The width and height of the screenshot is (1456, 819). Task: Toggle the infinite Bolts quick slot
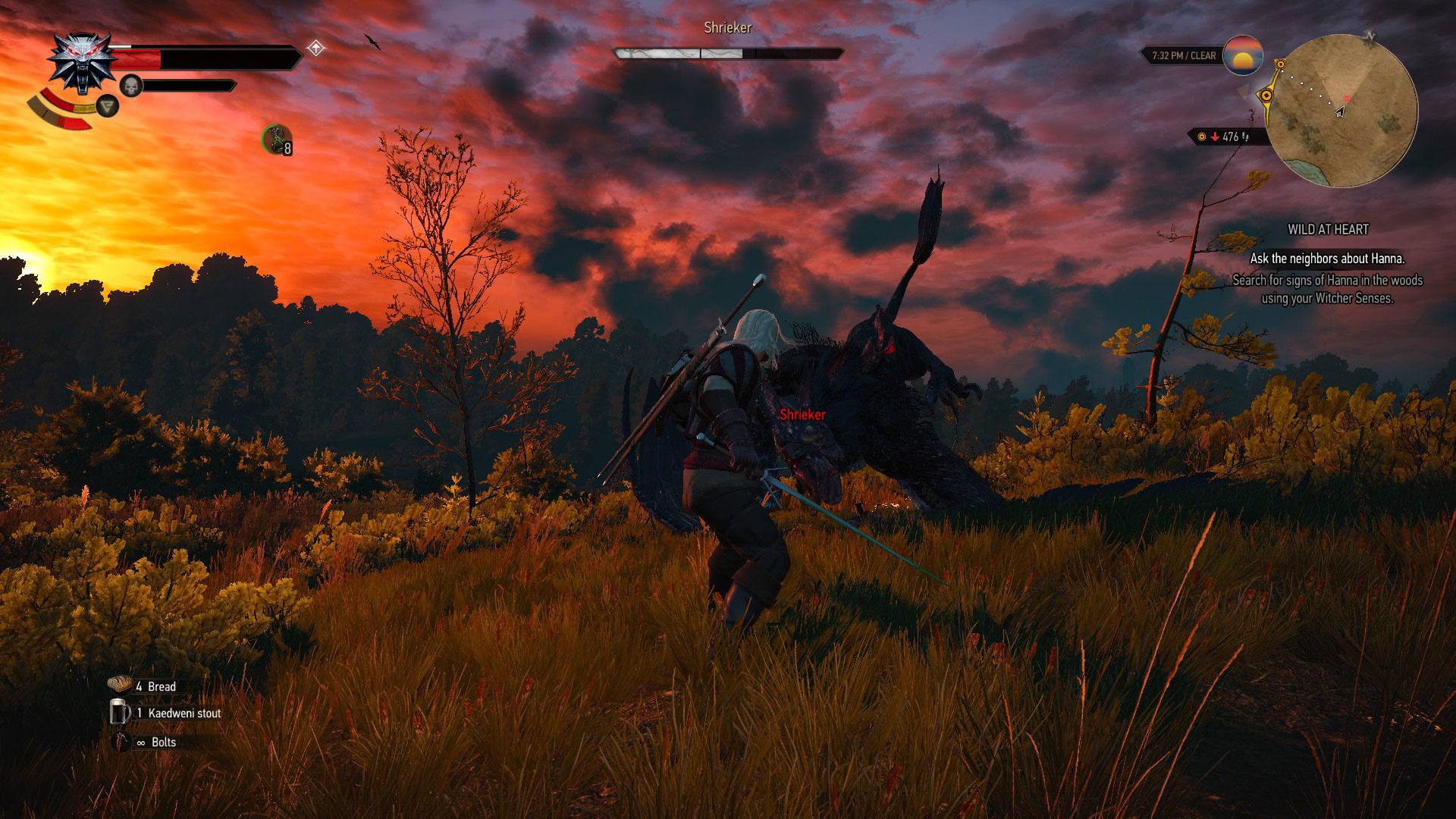point(120,742)
